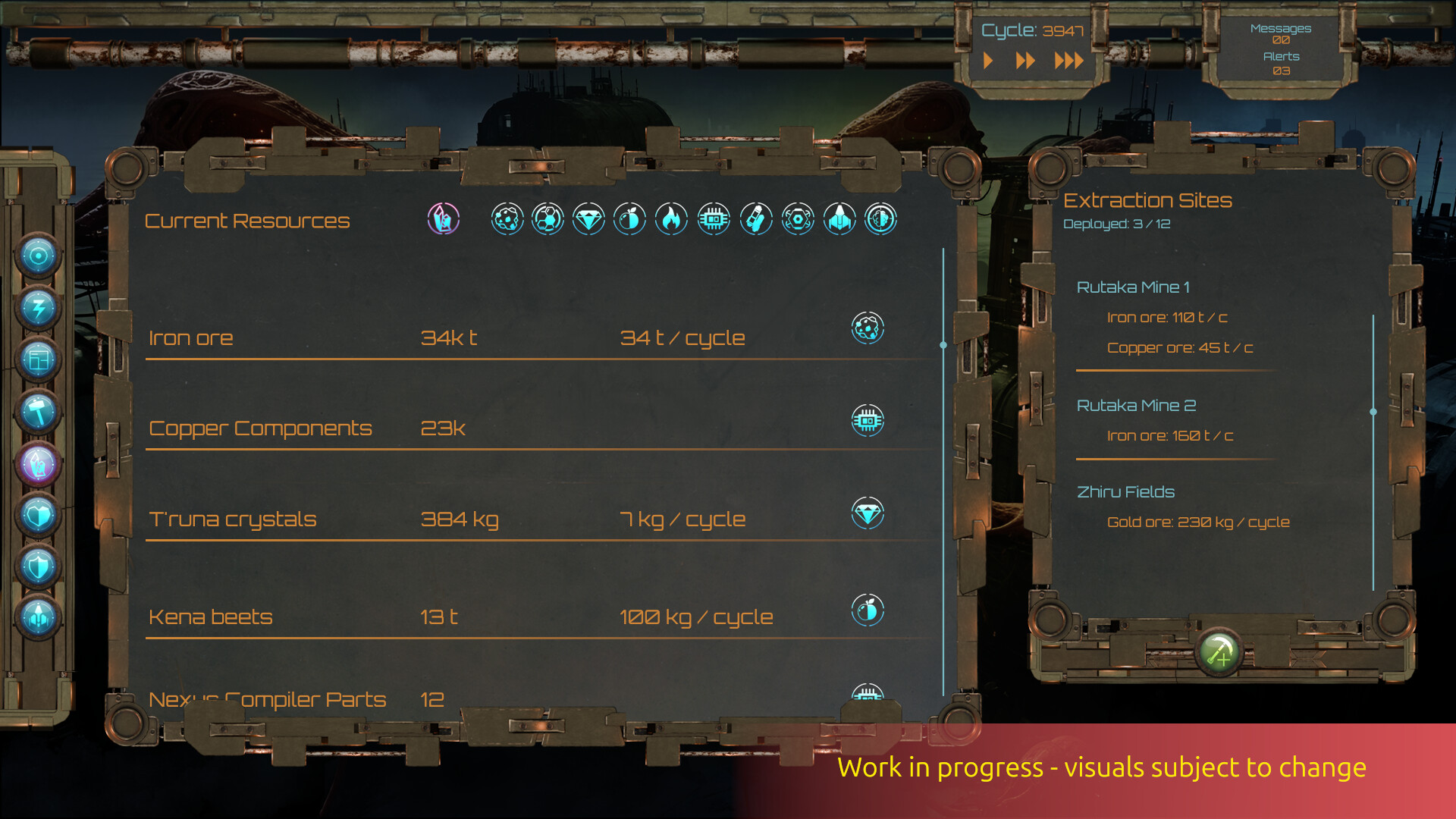Image resolution: width=1456 pixels, height=819 pixels.
Task: Toggle the pink crystal resource filter
Action: coord(442,220)
